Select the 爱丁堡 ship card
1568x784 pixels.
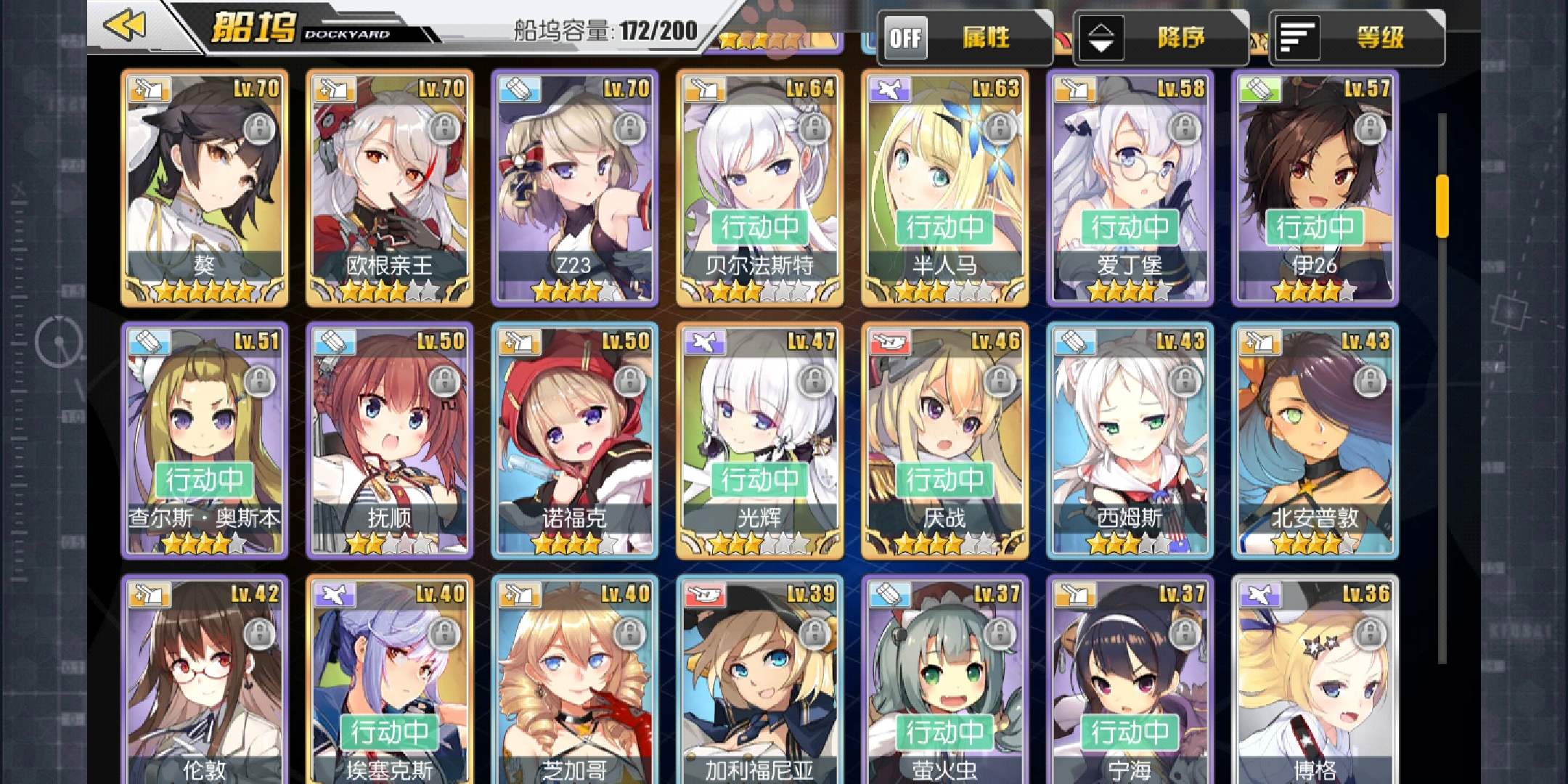(1130, 187)
